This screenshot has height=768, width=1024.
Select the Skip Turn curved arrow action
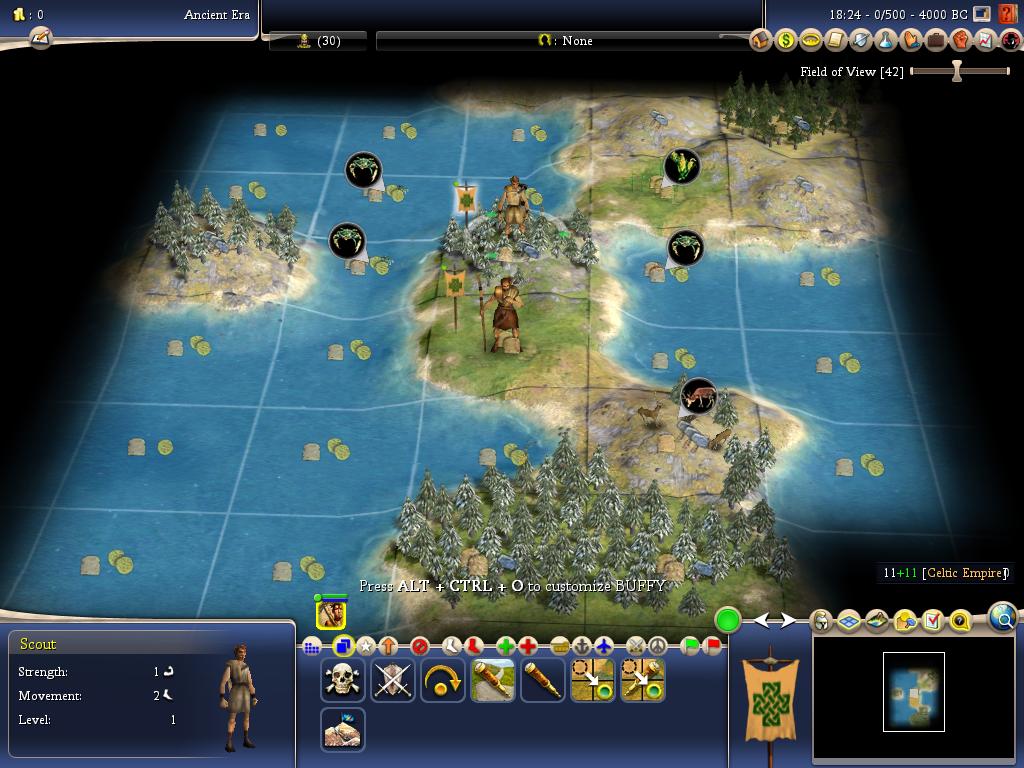coord(442,680)
